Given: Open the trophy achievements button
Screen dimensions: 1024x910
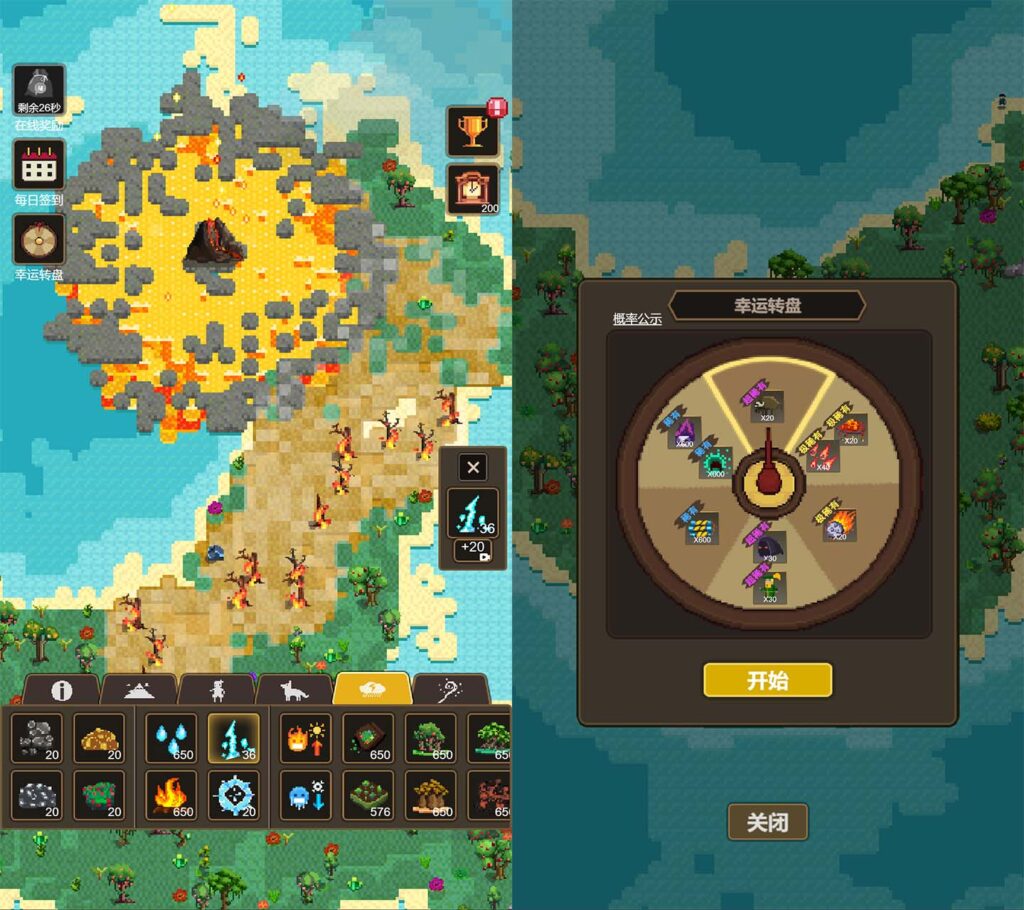Looking at the screenshot, I should (473, 130).
